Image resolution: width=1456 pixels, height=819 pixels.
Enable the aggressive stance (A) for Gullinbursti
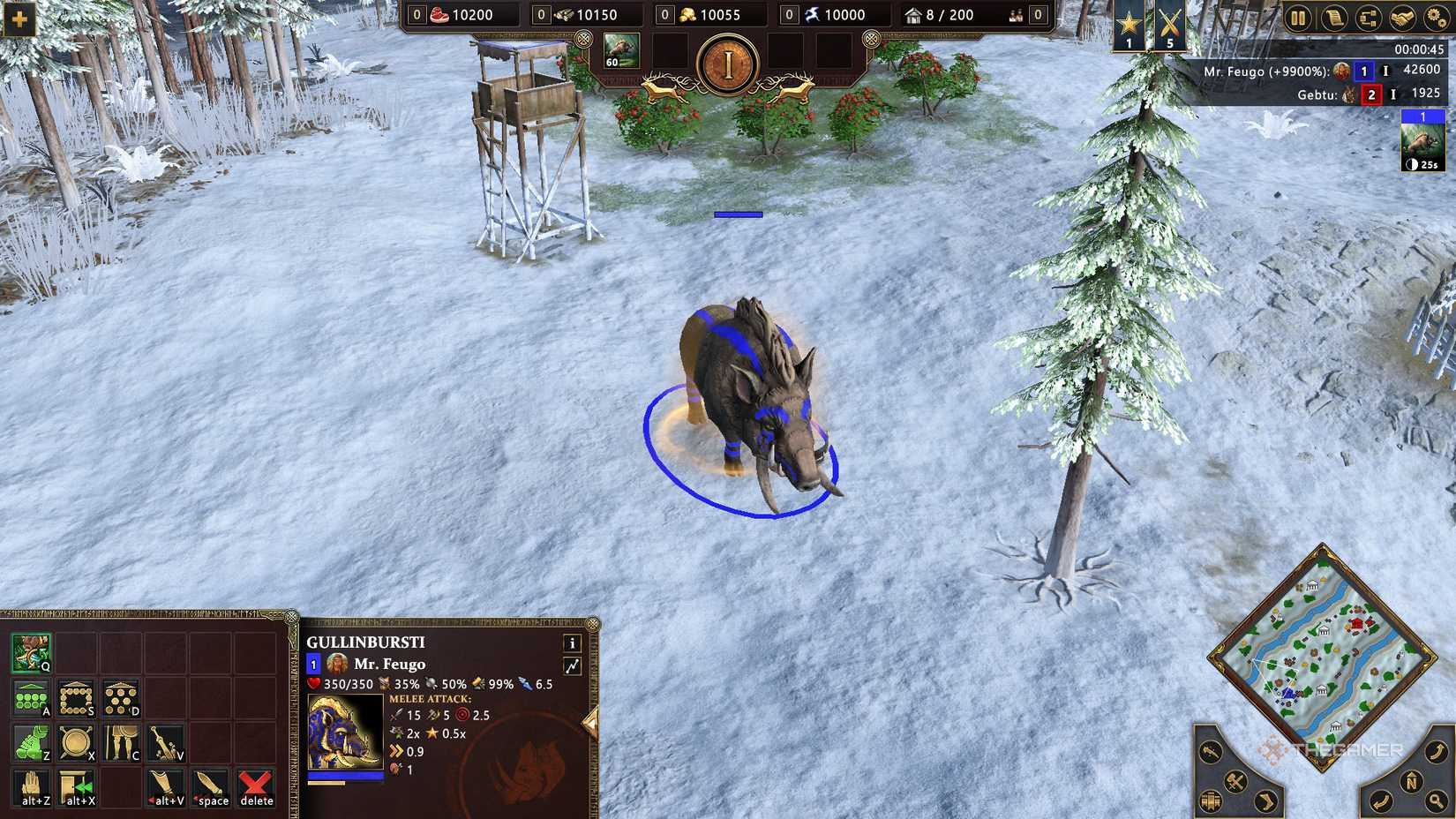click(30, 697)
